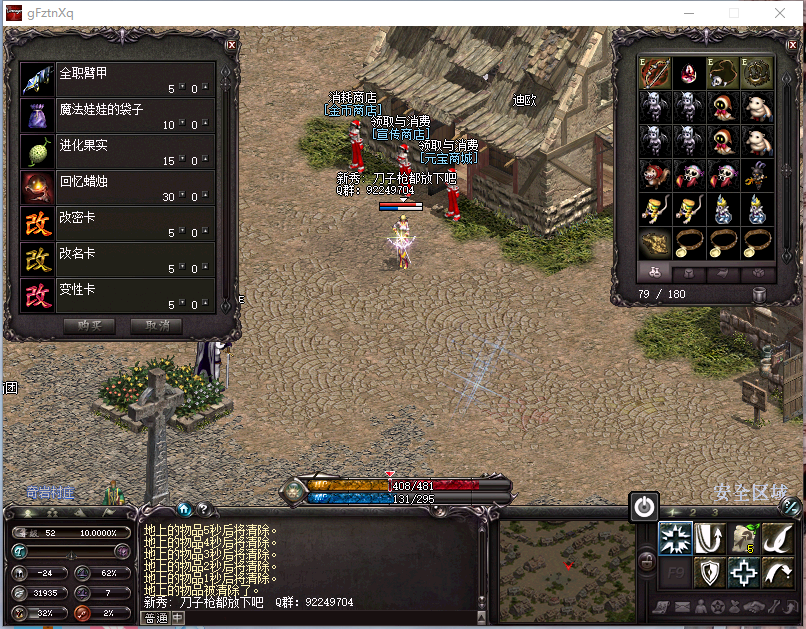Close the game window
Image resolution: width=806 pixels, height=629 pixels.
pyautogui.click(x=780, y=13)
